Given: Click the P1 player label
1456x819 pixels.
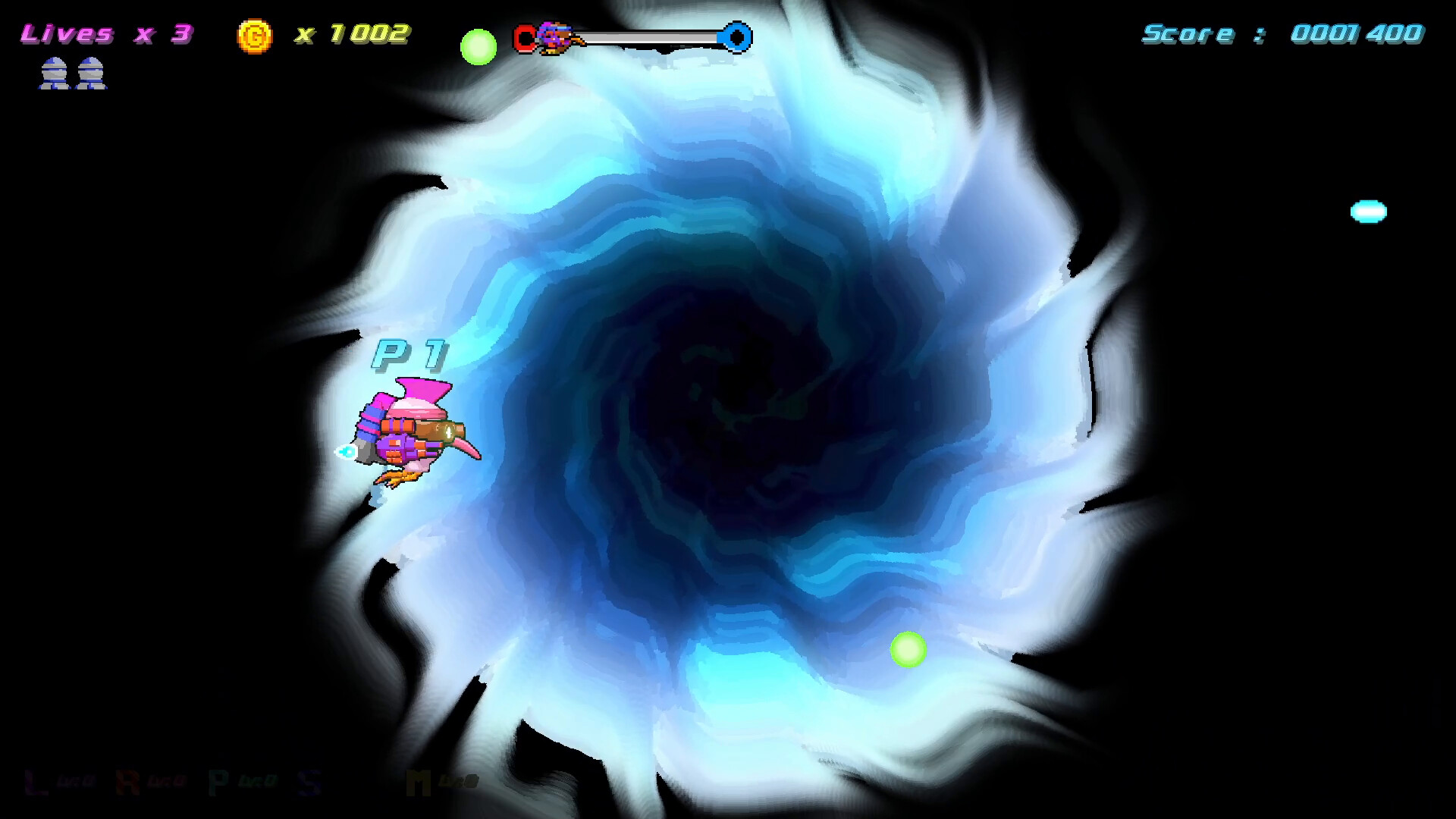Looking at the screenshot, I should [x=409, y=353].
